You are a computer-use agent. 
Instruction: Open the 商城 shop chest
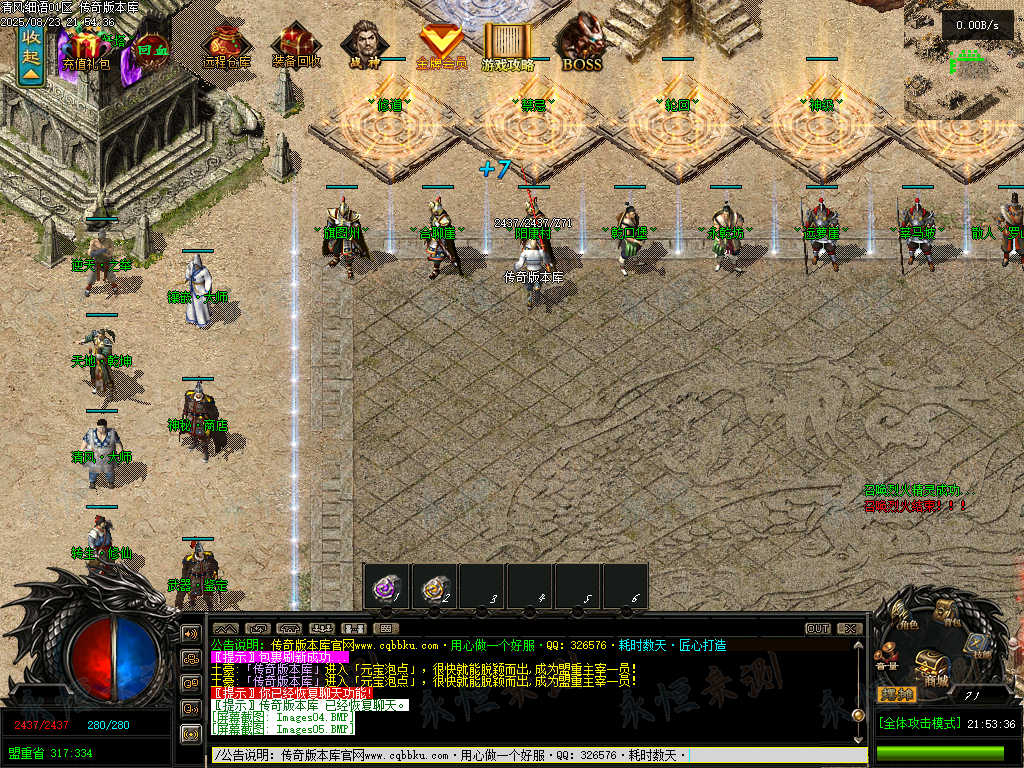click(932, 665)
